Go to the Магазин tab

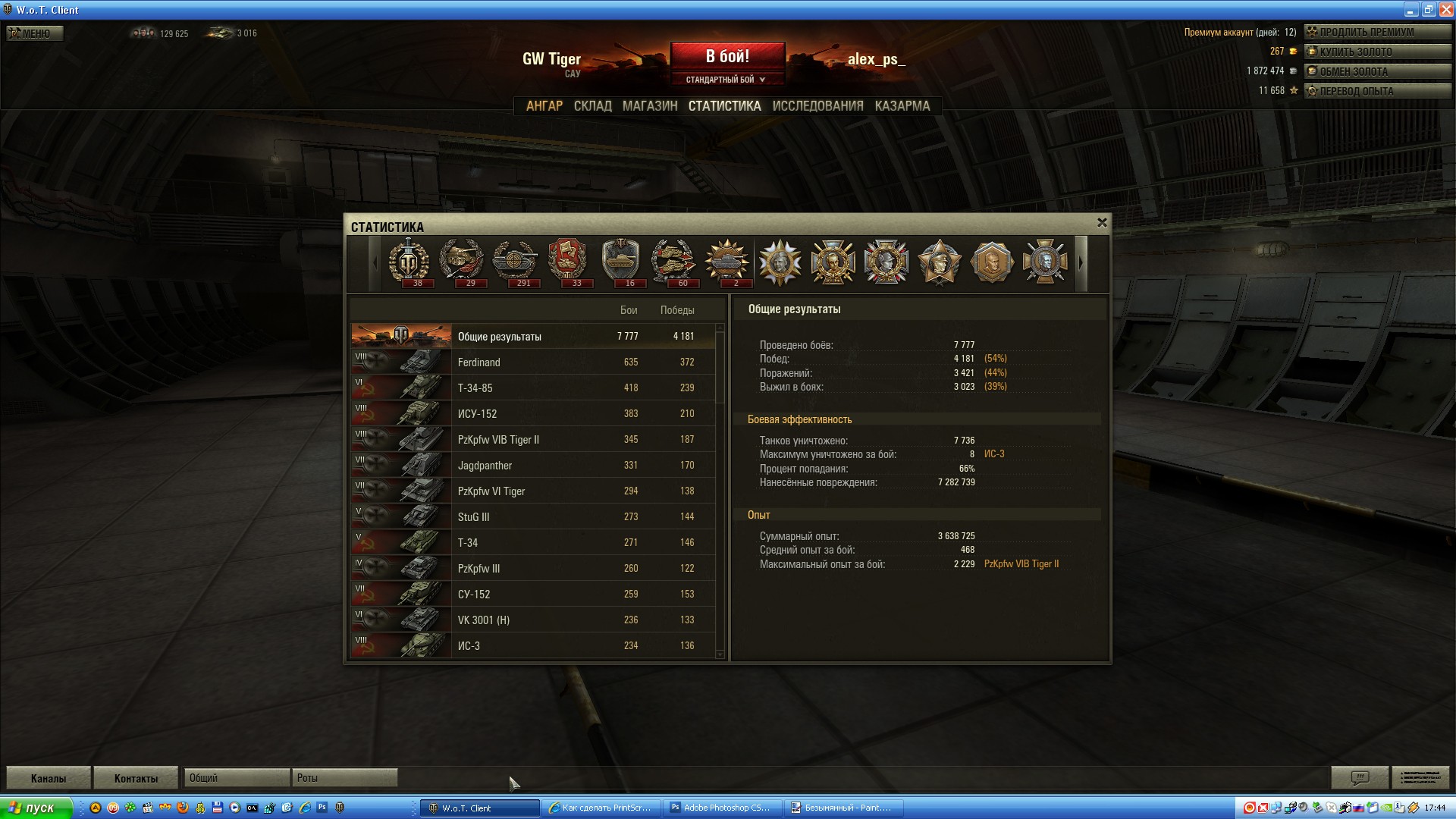point(649,106)
